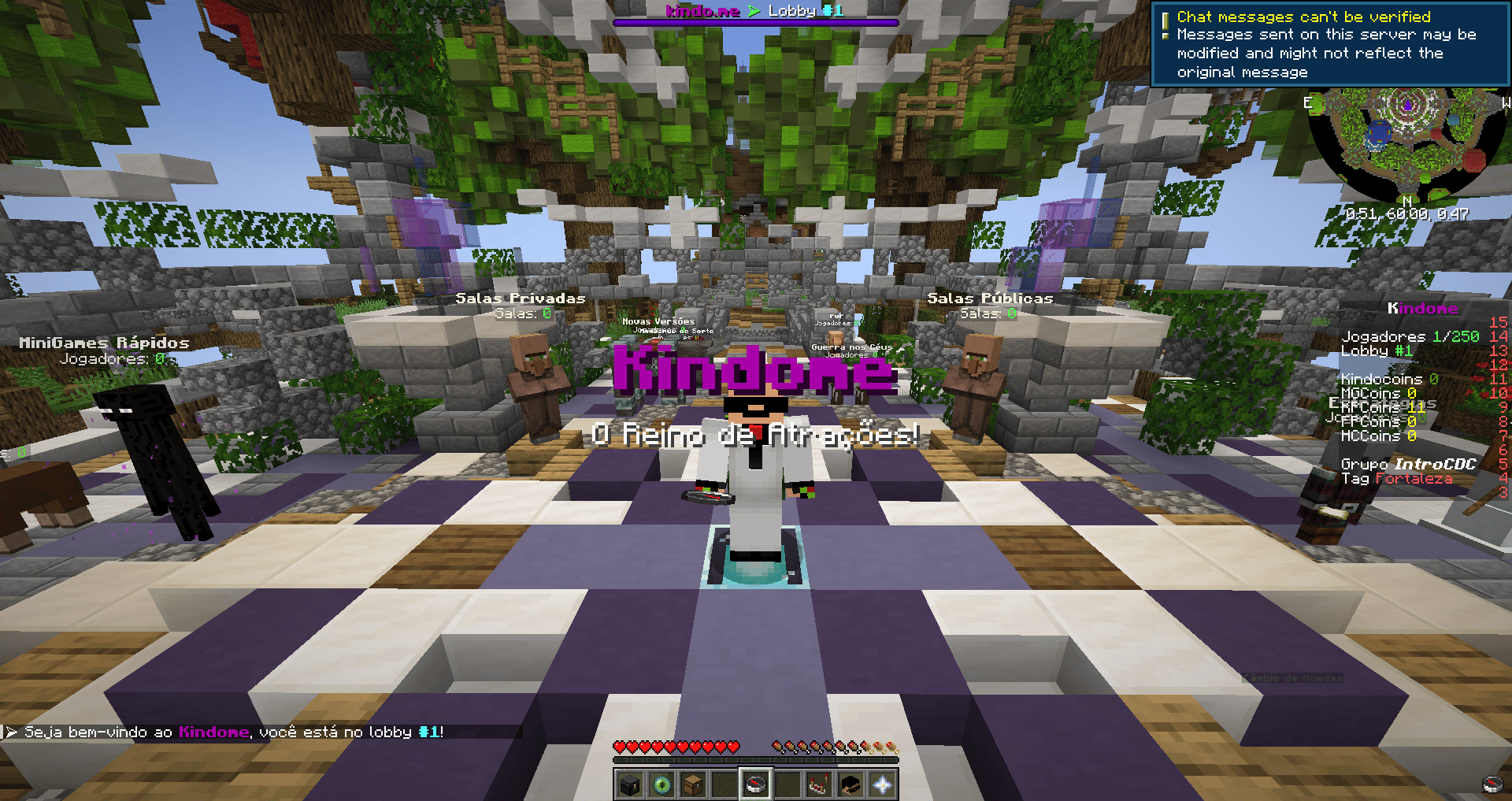The width and height of the screenshot is (1512, 801).
Task: Click the Salas Públicas hologram
Action: tap(990, 299)
